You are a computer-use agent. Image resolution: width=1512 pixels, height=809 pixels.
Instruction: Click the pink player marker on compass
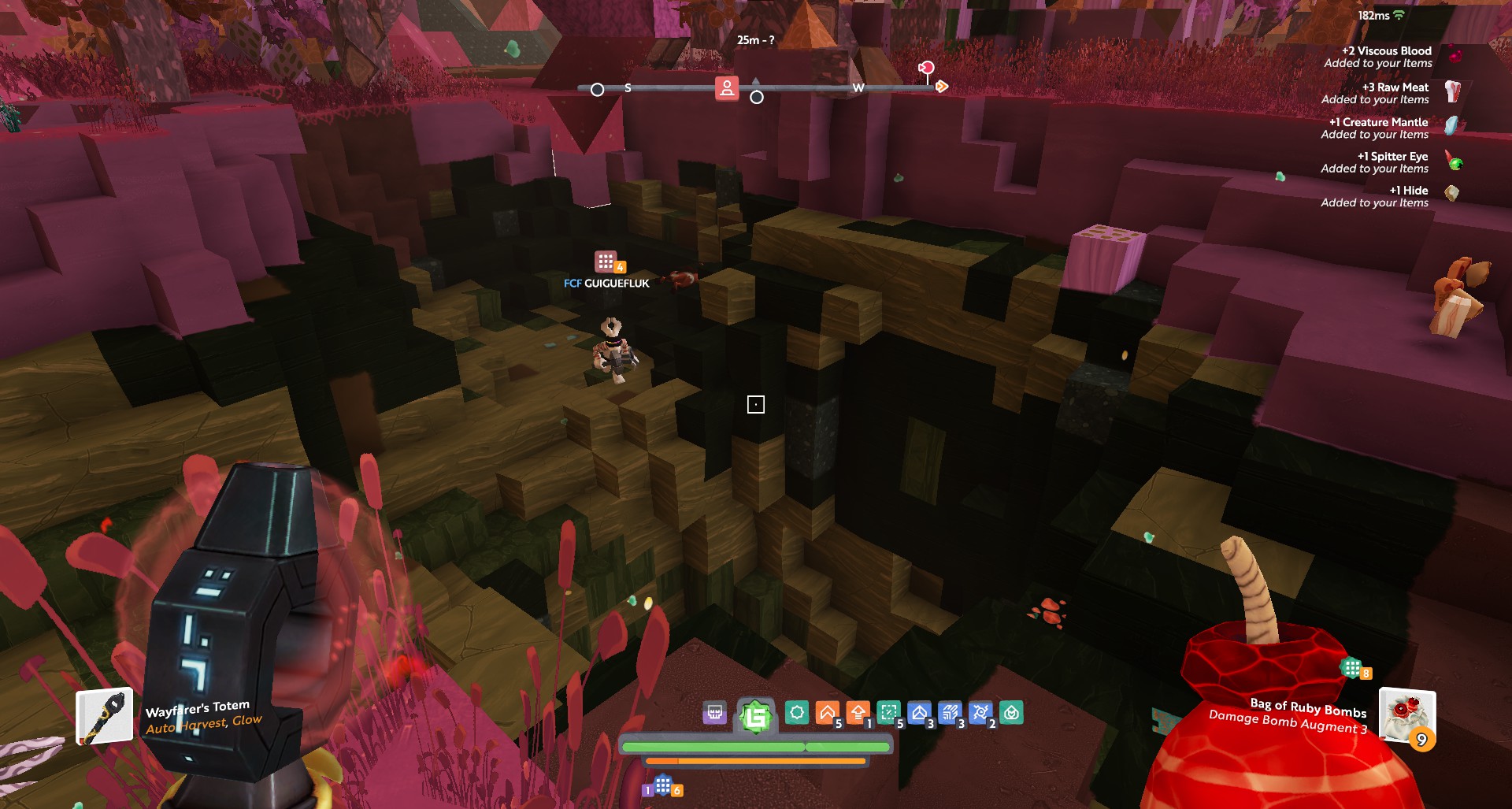pyautogui.click(x=726, y=87)
